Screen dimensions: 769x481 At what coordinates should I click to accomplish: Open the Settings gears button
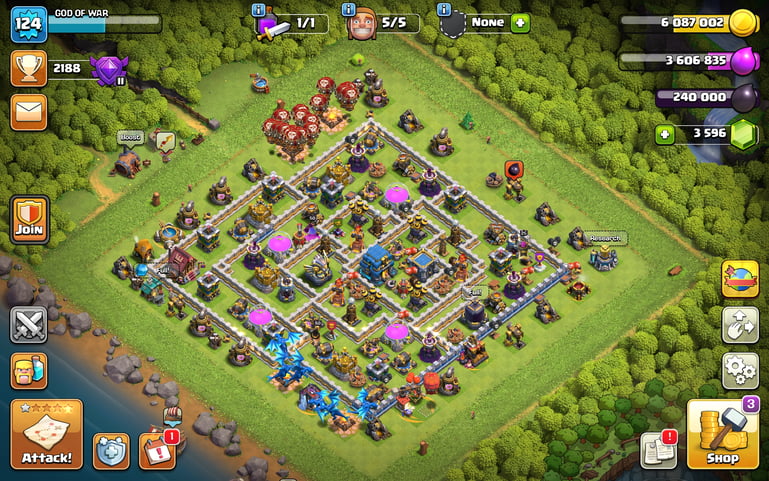(x=739, y=370)
